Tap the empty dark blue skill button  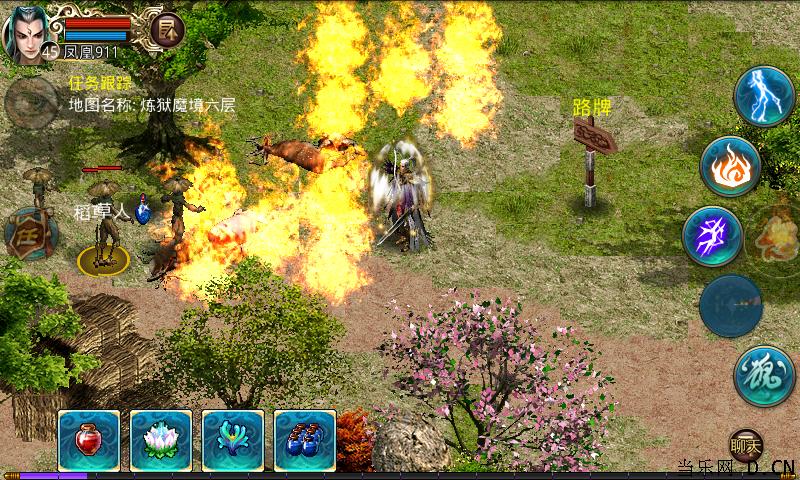(730, 306)
